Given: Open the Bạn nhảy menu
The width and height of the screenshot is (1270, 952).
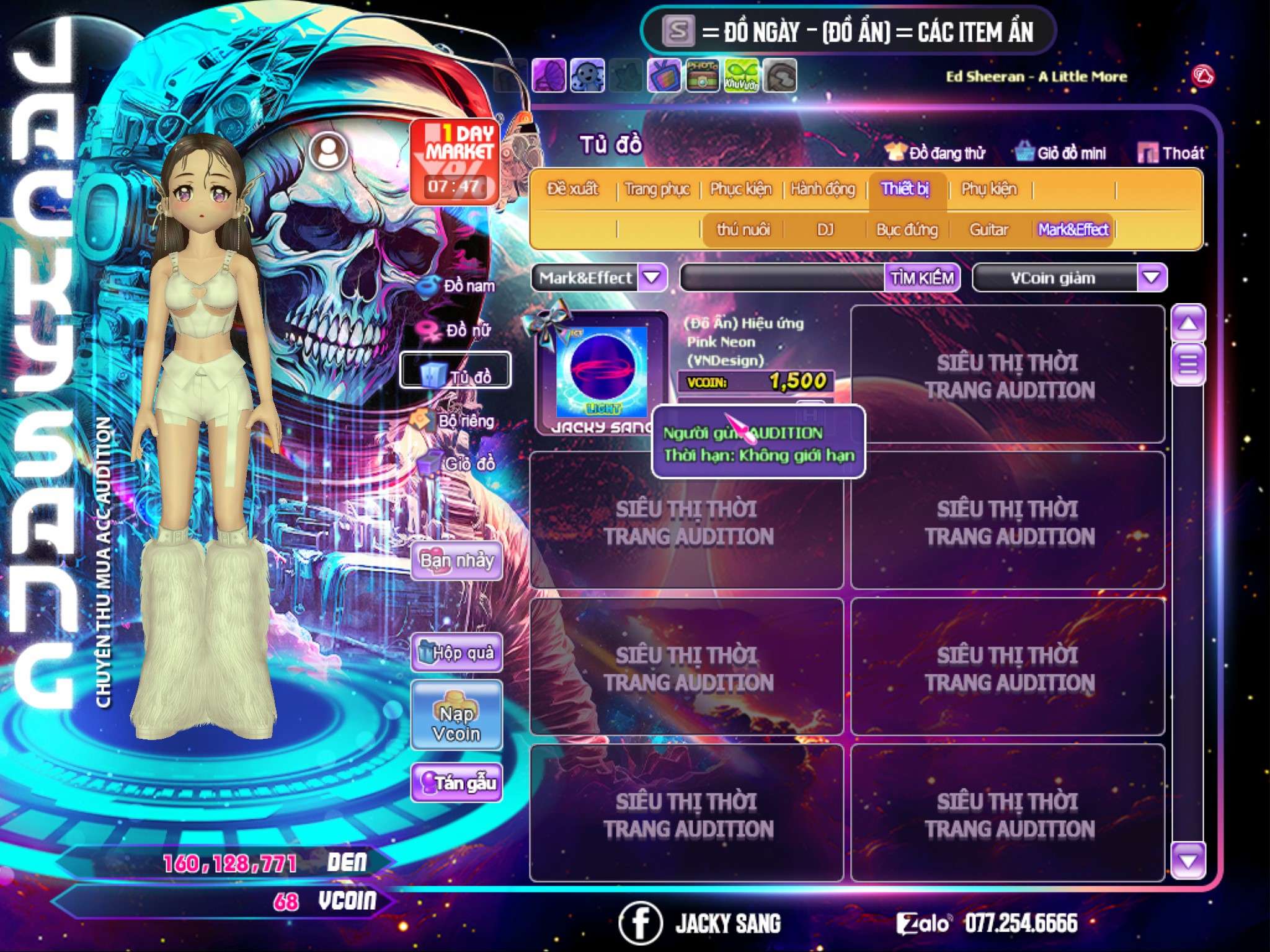Looking at the screenshot, I should tap(456, 561).
